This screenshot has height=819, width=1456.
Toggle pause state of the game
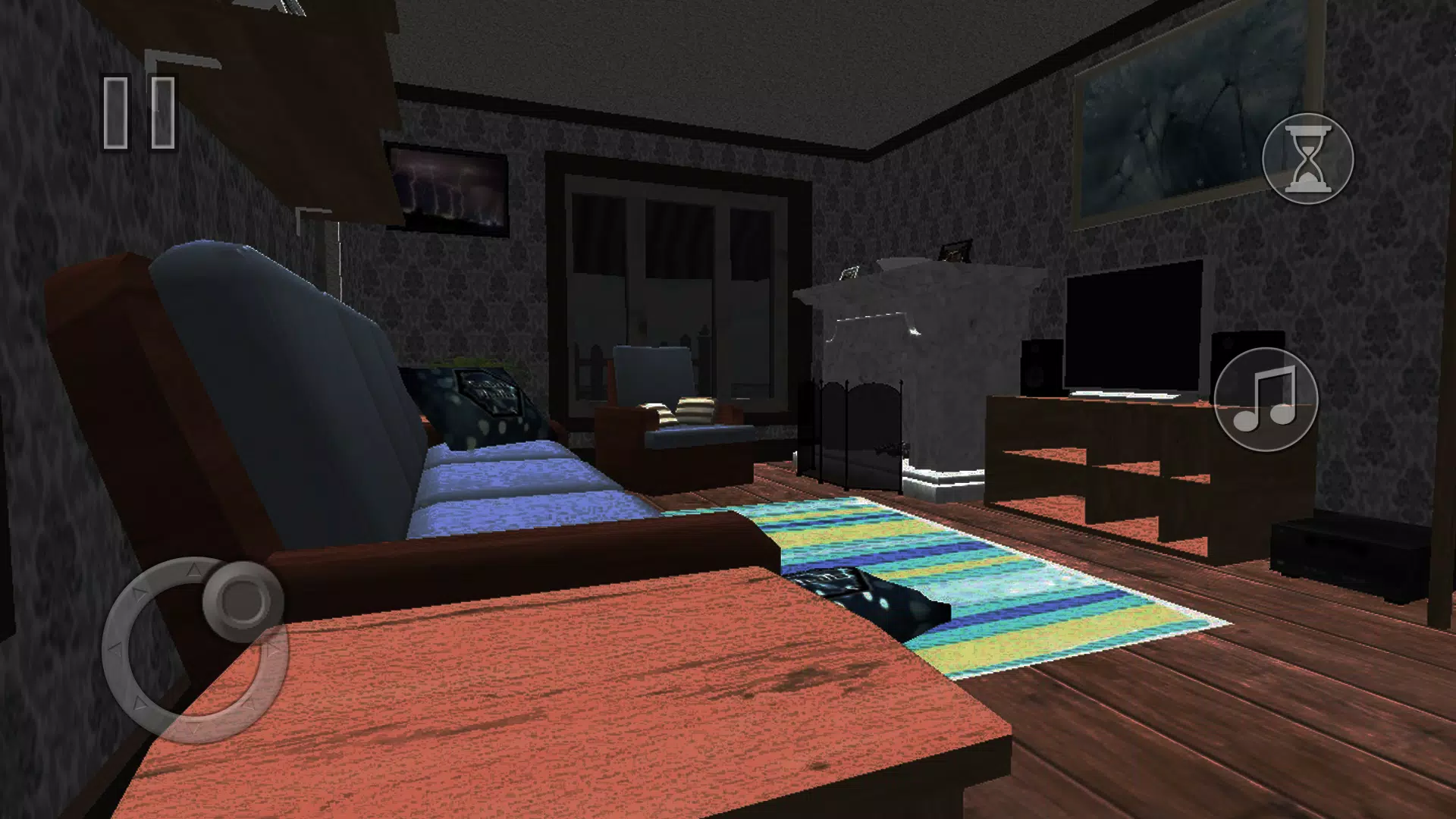point(140,111)
